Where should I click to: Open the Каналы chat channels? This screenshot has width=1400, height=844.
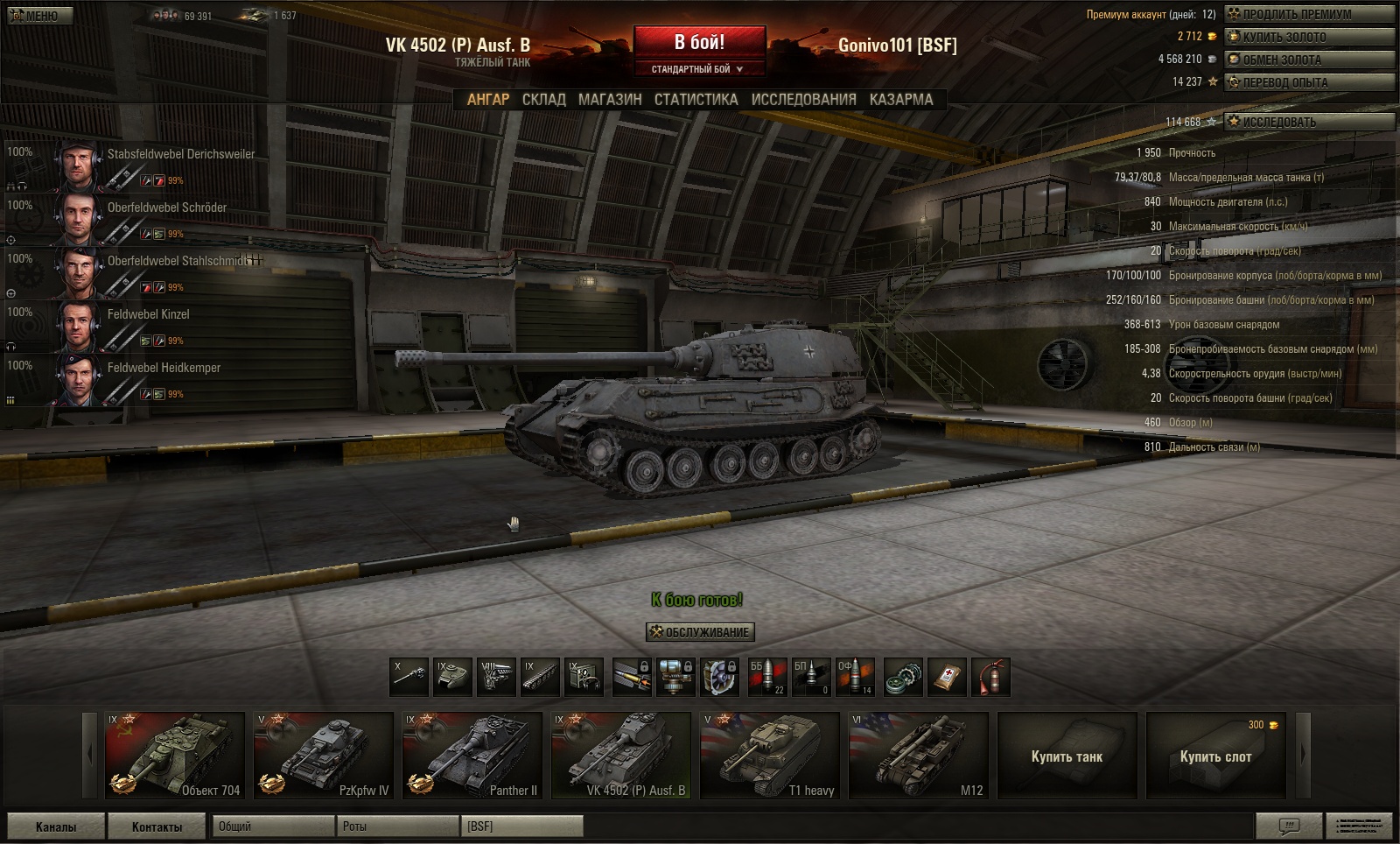click(x=56, y=826)
